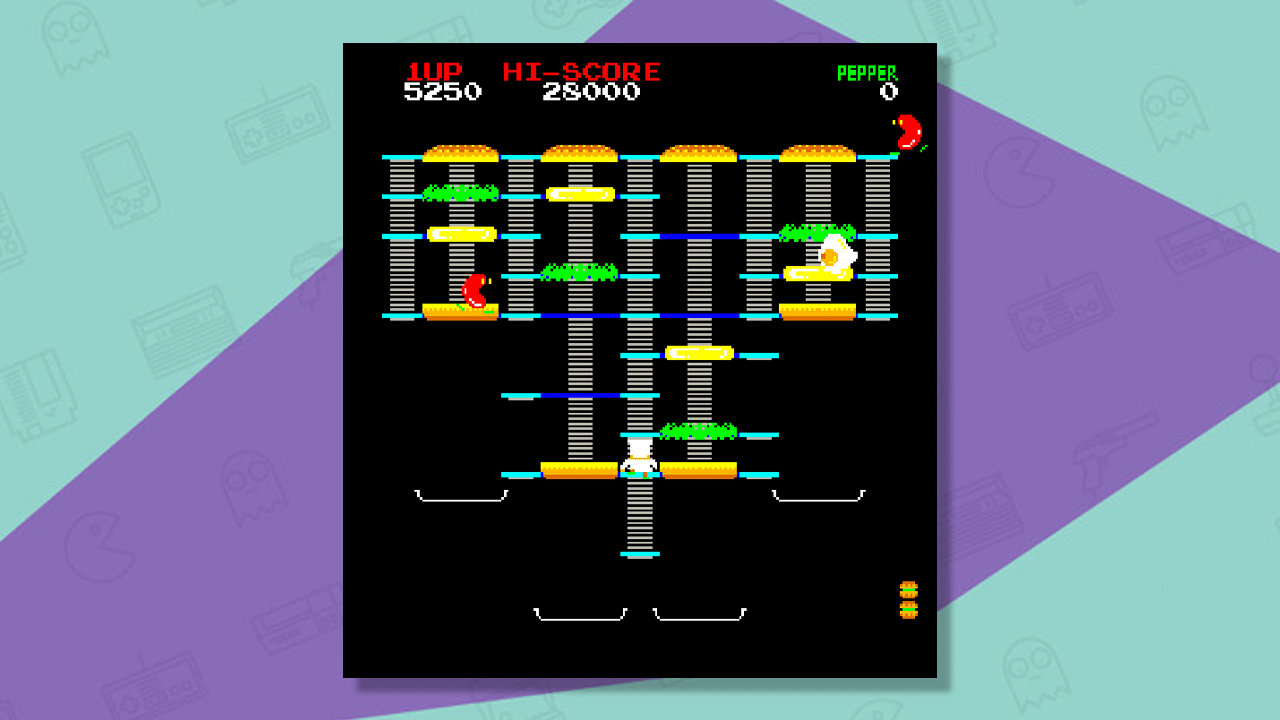Click the tall central ladder below the chef
Image resolution: width=1280 pixels, height=720 pixels.
(x=640, y=520)
